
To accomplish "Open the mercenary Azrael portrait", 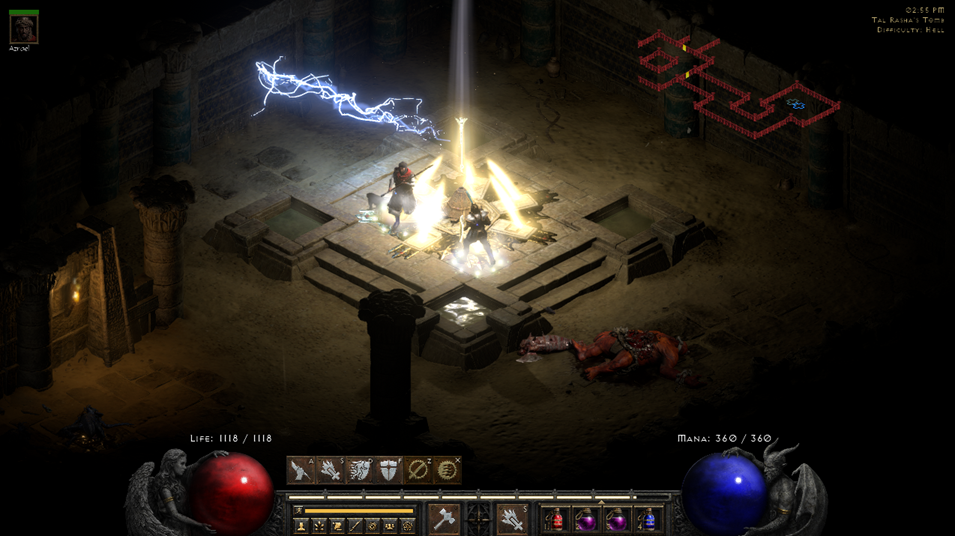I will tap(23, 29).
